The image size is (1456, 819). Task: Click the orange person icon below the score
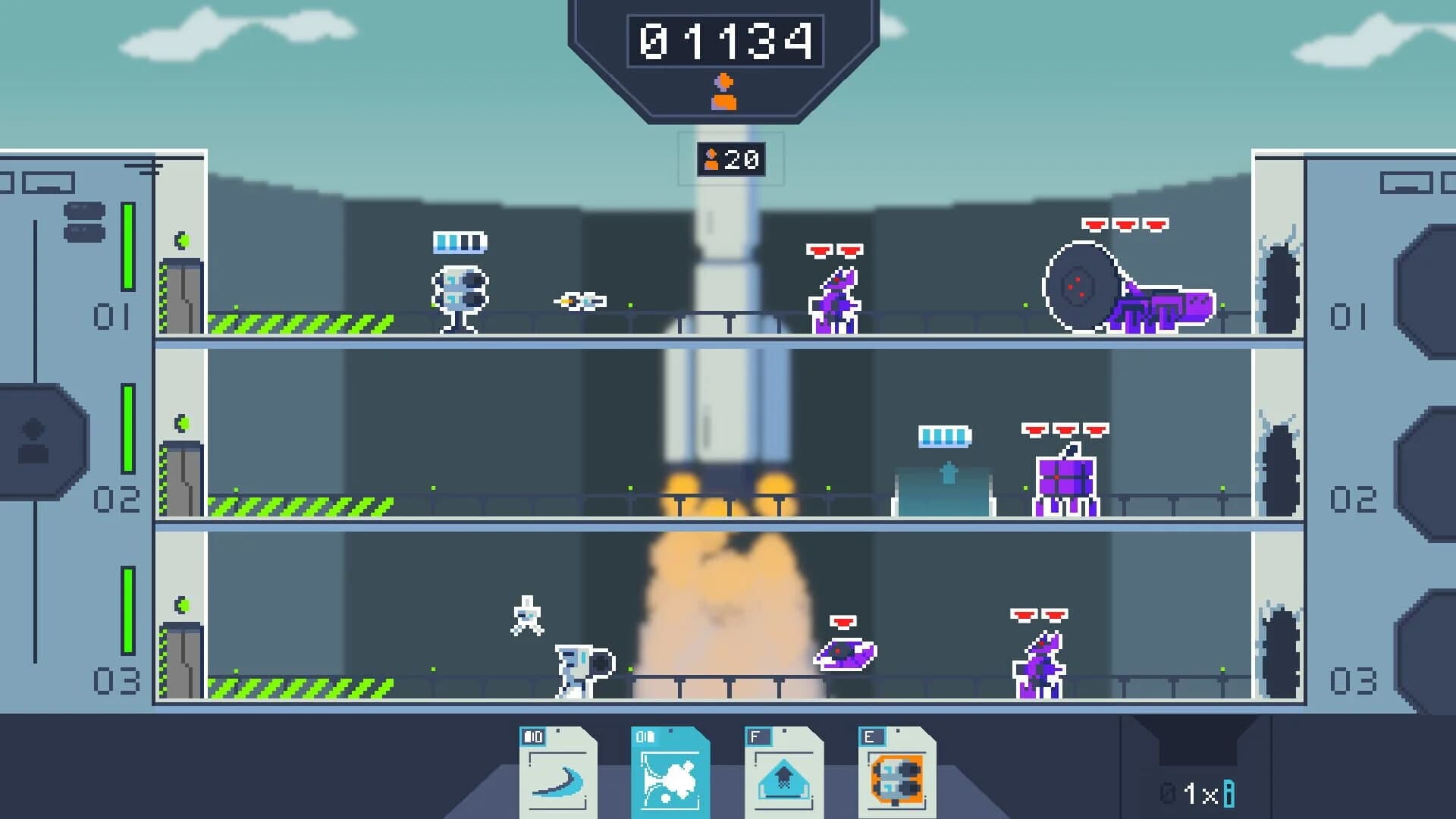(x=725, y=93)
